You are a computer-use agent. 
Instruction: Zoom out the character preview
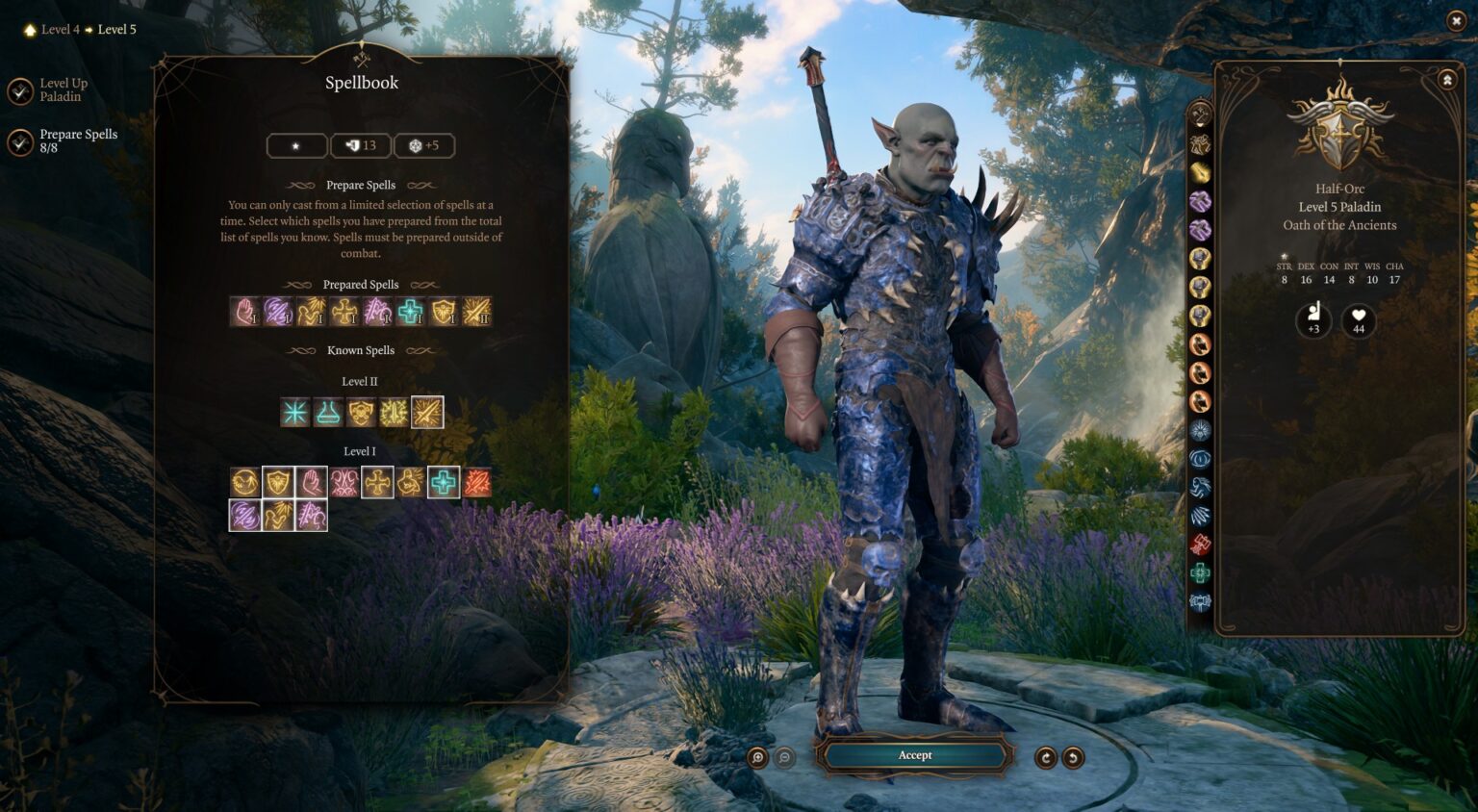click(x=785, y=758)
